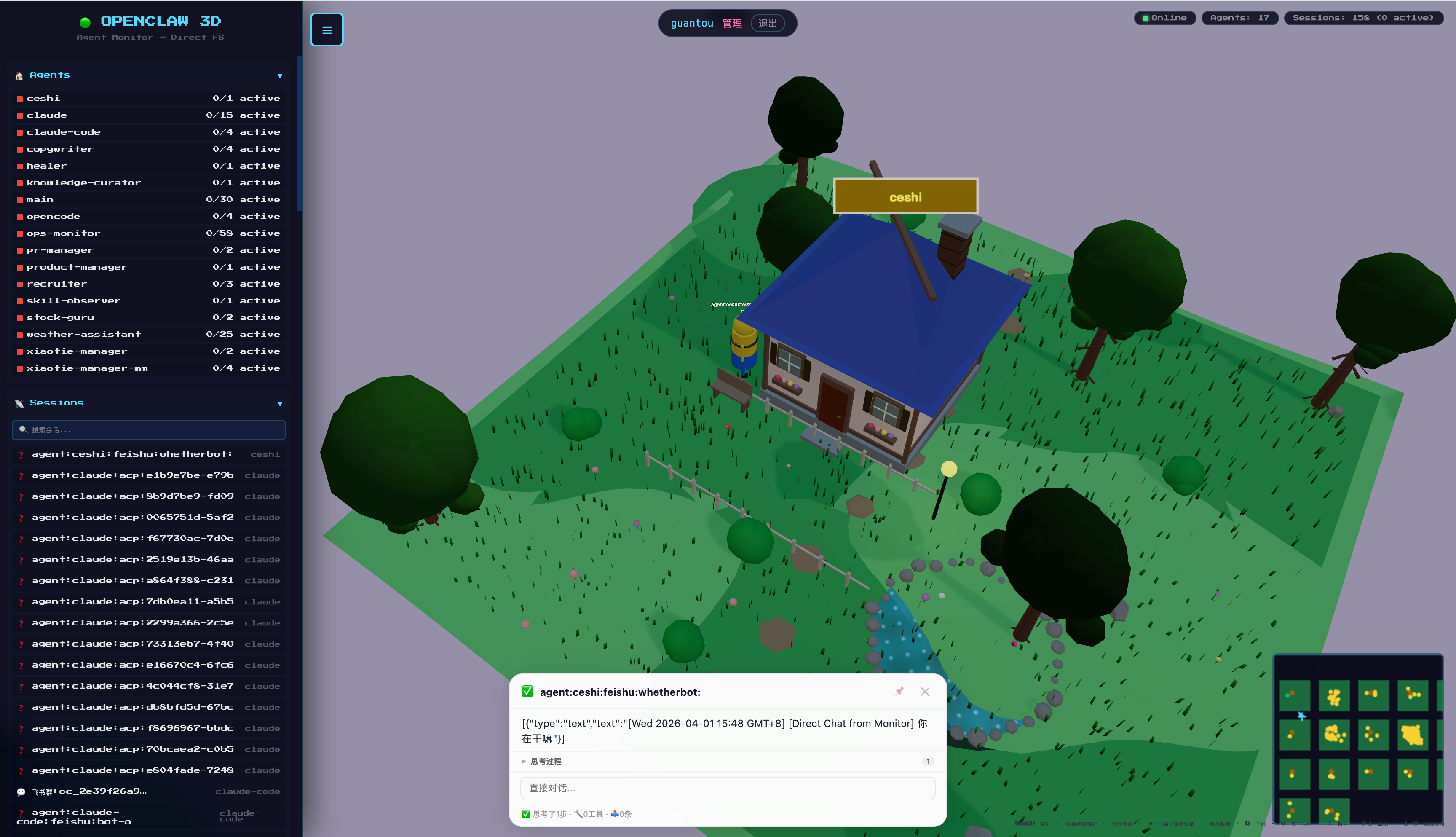Screen dimensions: 1456x837
Task: Select the ceshi agent row
Action: pos(148,99)
